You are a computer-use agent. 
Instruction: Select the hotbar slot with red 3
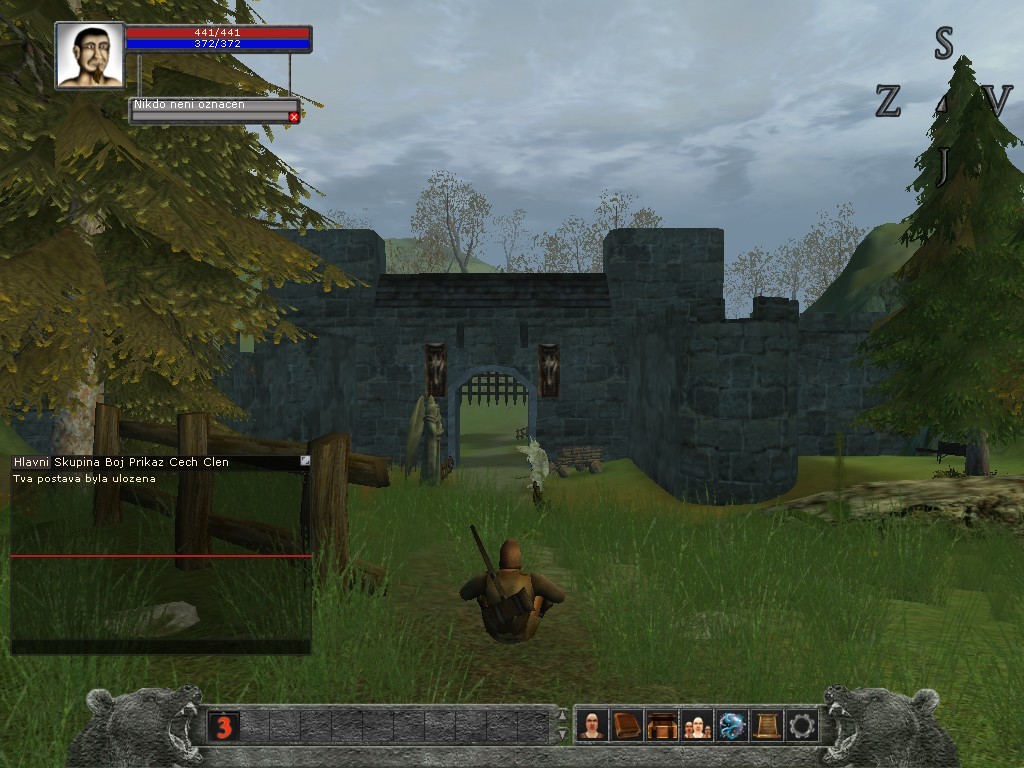point(223,726)
